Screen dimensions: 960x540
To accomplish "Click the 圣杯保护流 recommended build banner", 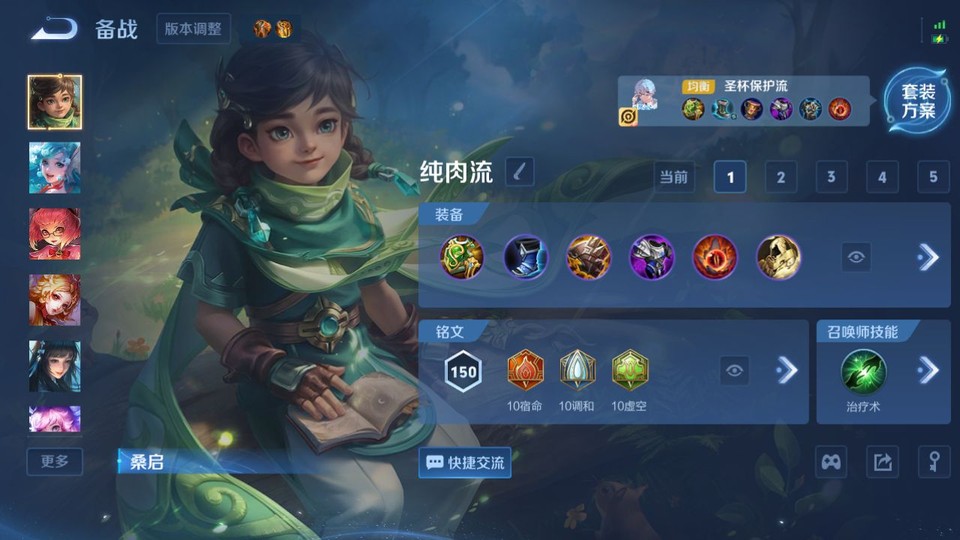I will coord(744,102).
